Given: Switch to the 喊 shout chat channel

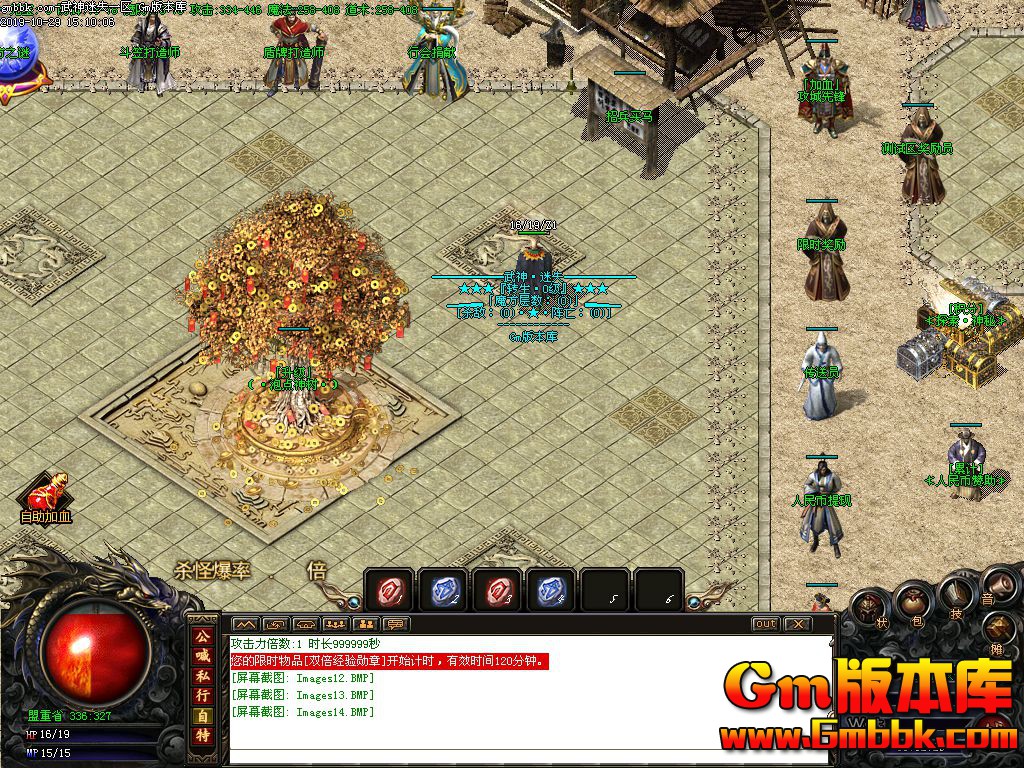Looking at the screenshot, I should [203, 655].
